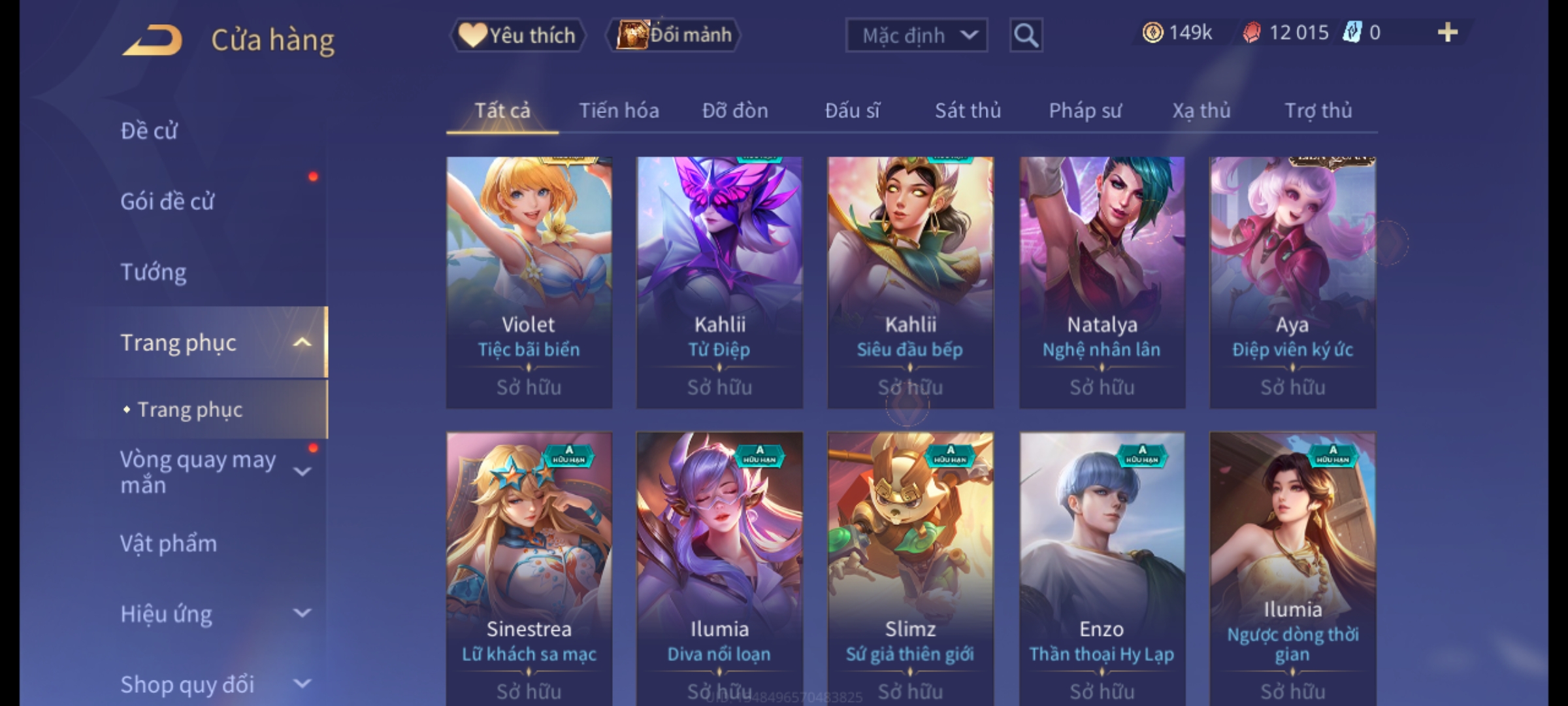Viewport: 1568px width, 706px height.
Task: Open the Đổi mảnh shard exchange
Action: (674, 35)
